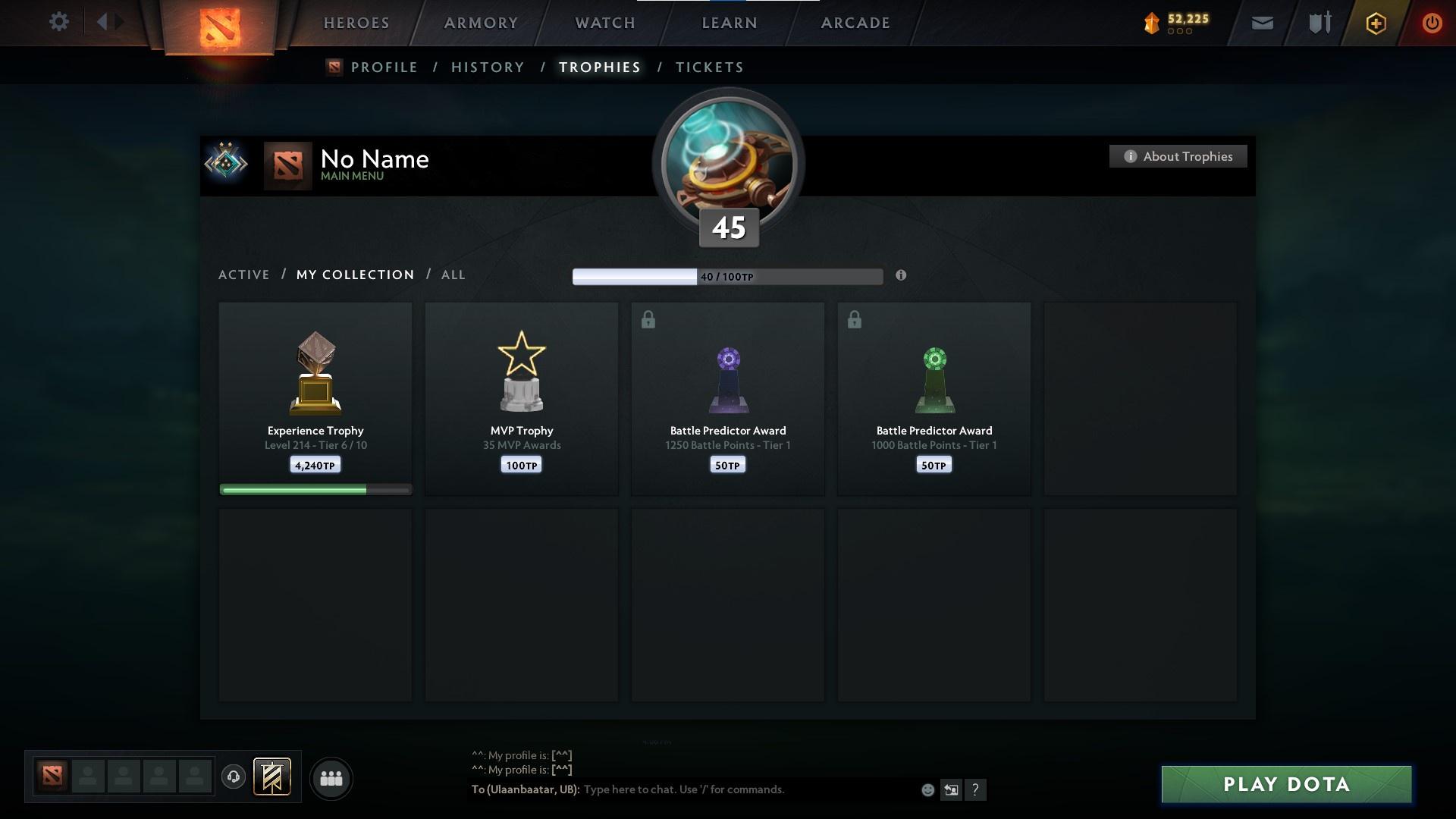Switch to the ACTIVE trophy filter

(x=243, y=275)
